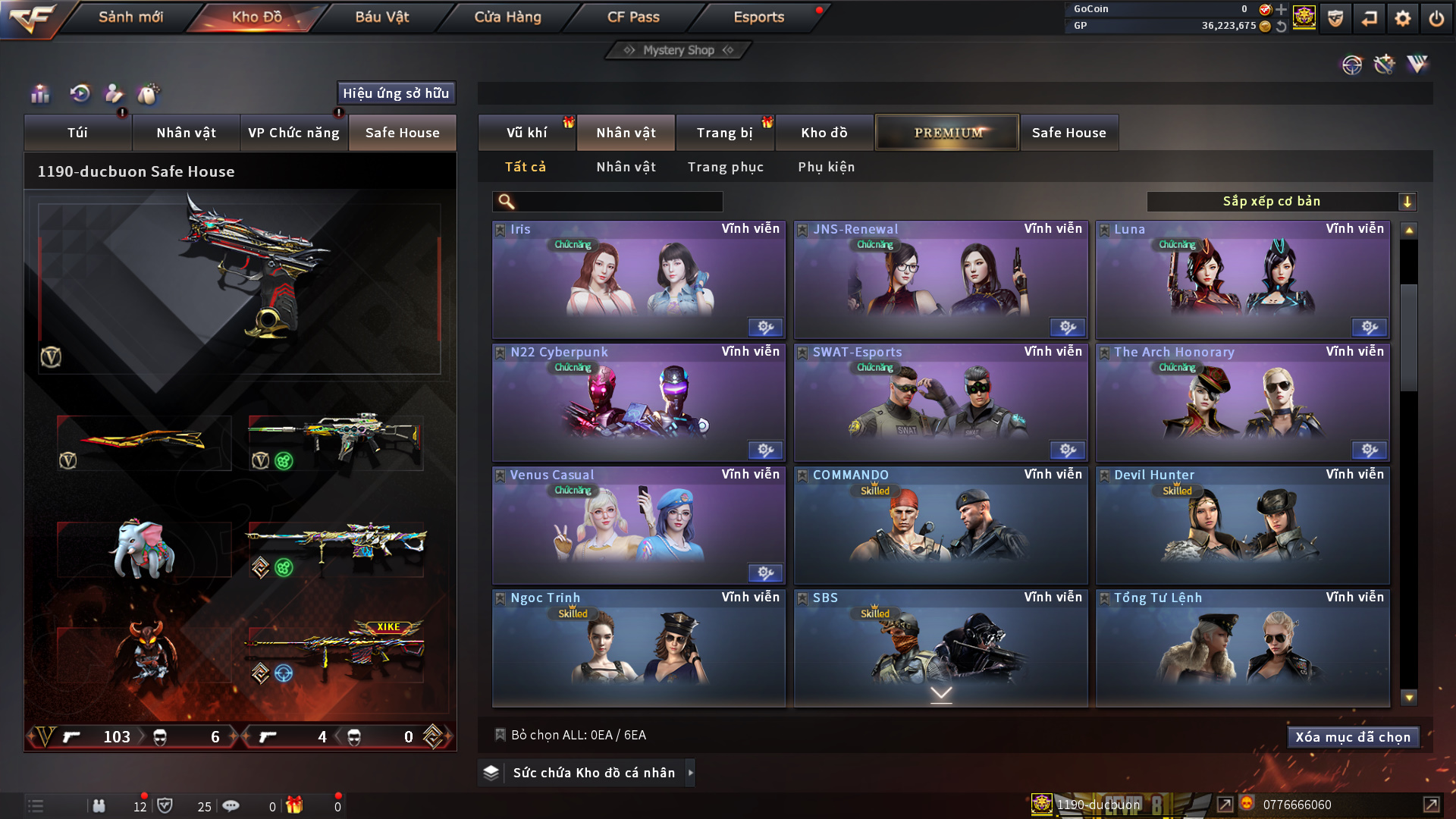The width and height of the screenshot is (1456, 819).
Task: Pick the Devil Hunter character card
Action: pos(1242,525)
